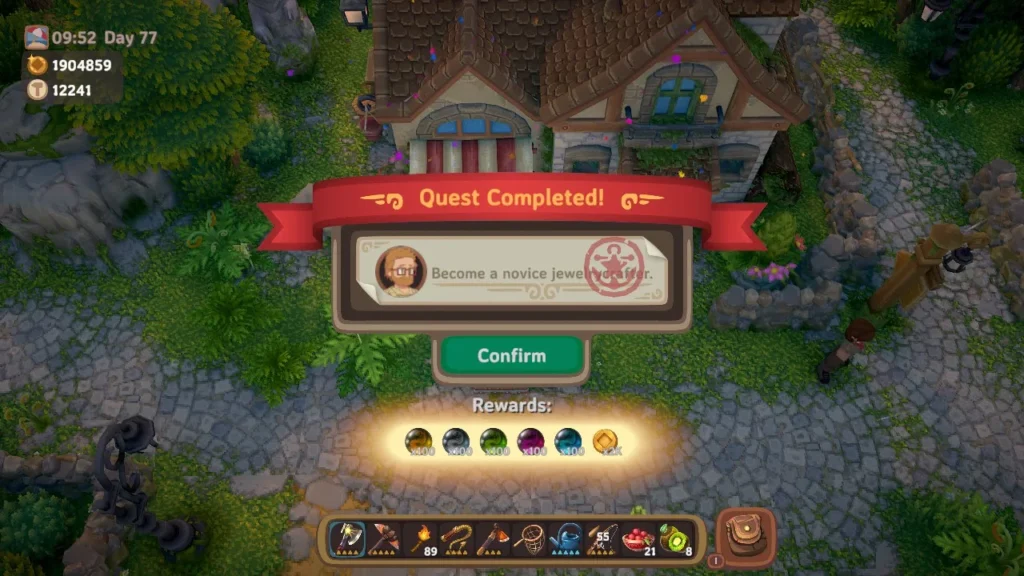The image size is (1024, 576).
Task: Select the sickle hotbar slot
Action: click(x=457, y=539)
